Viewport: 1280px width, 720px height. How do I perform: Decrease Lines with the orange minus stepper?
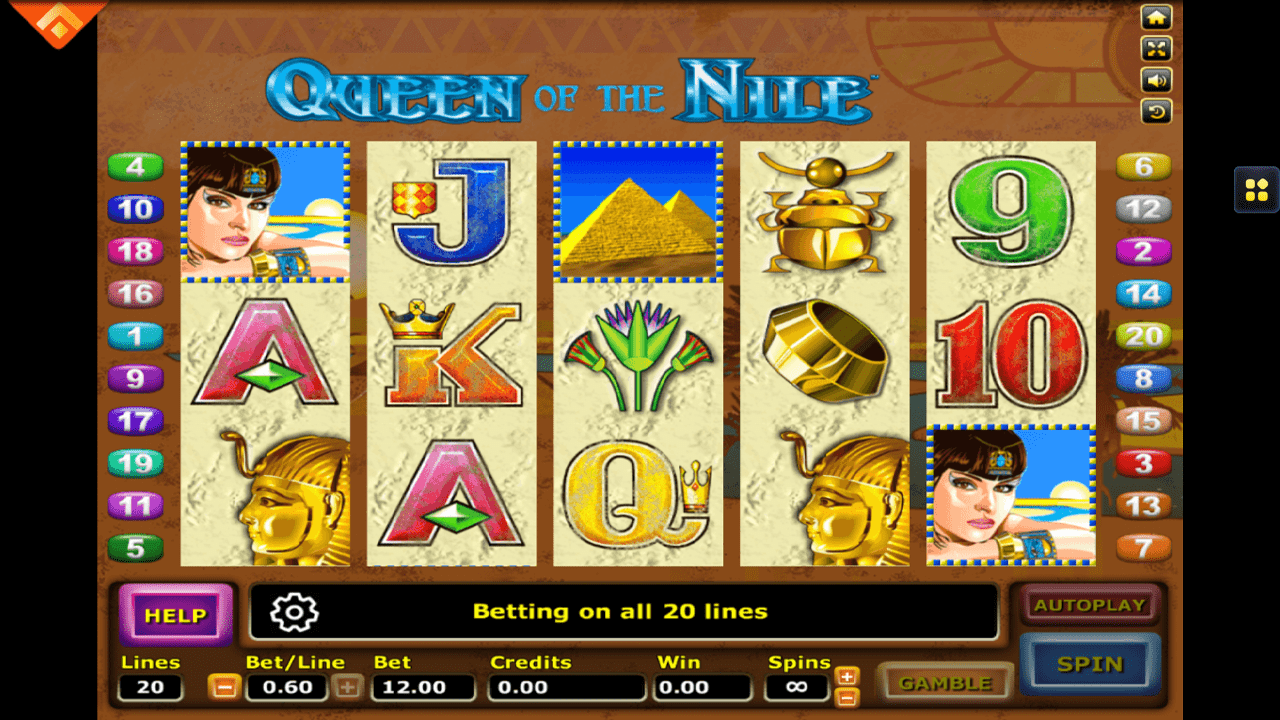[223, 687]
